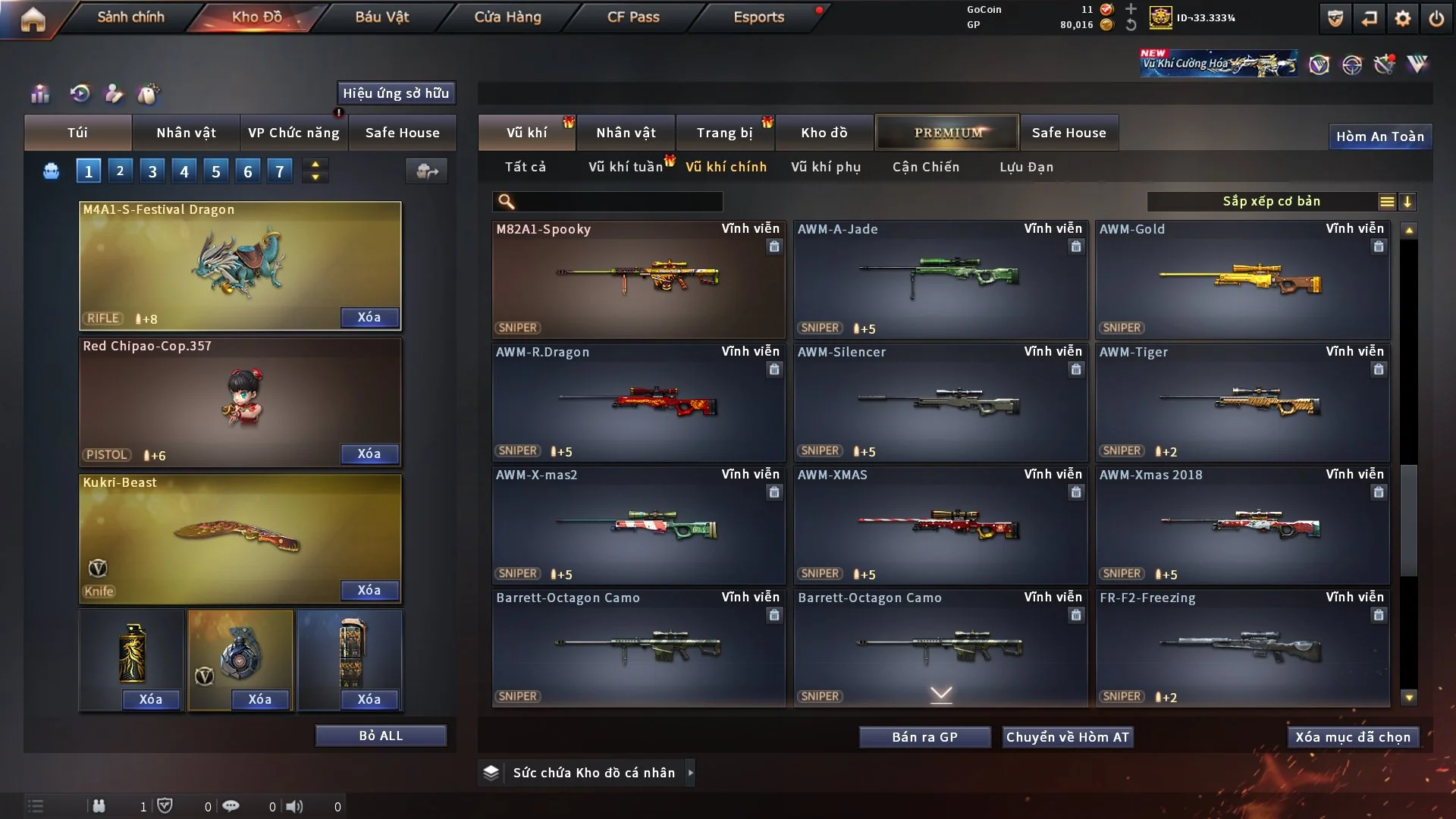Select the Vũ khí phụ filter
1456x819 pixels.
point(825,167)
